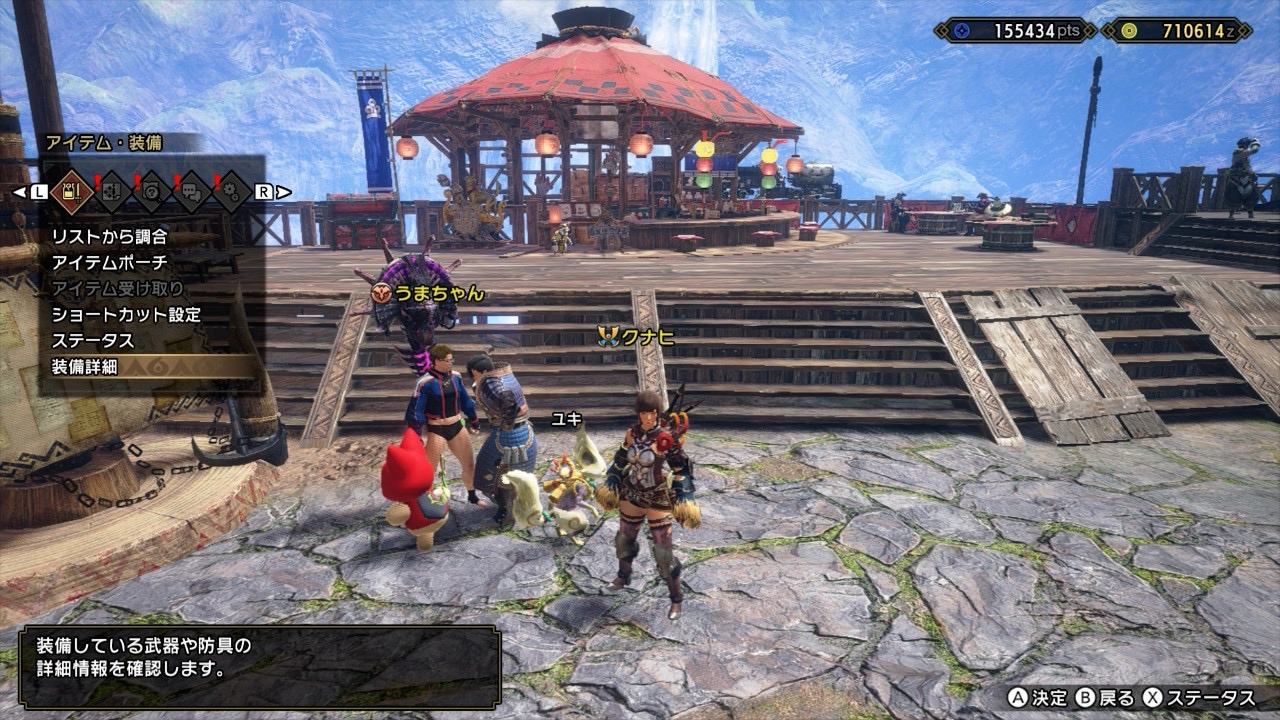
Task: Switch to the items and equipment tab
Action: pos(71,190)
